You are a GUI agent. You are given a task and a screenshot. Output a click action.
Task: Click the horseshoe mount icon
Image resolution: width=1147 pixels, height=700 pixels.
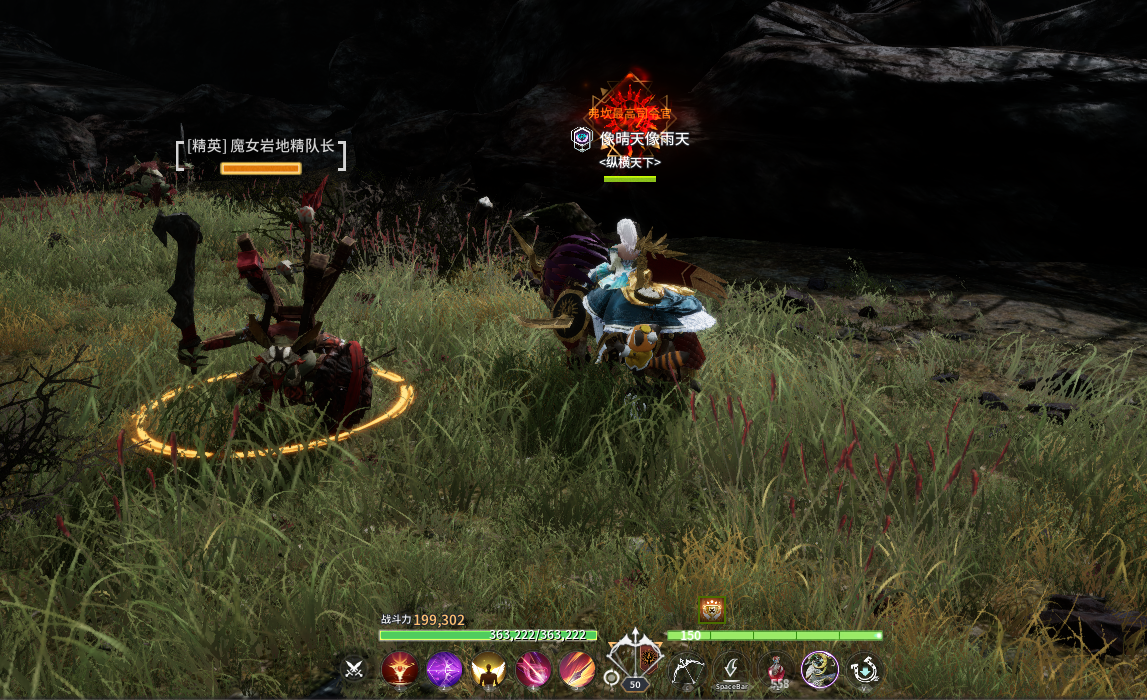864,669
